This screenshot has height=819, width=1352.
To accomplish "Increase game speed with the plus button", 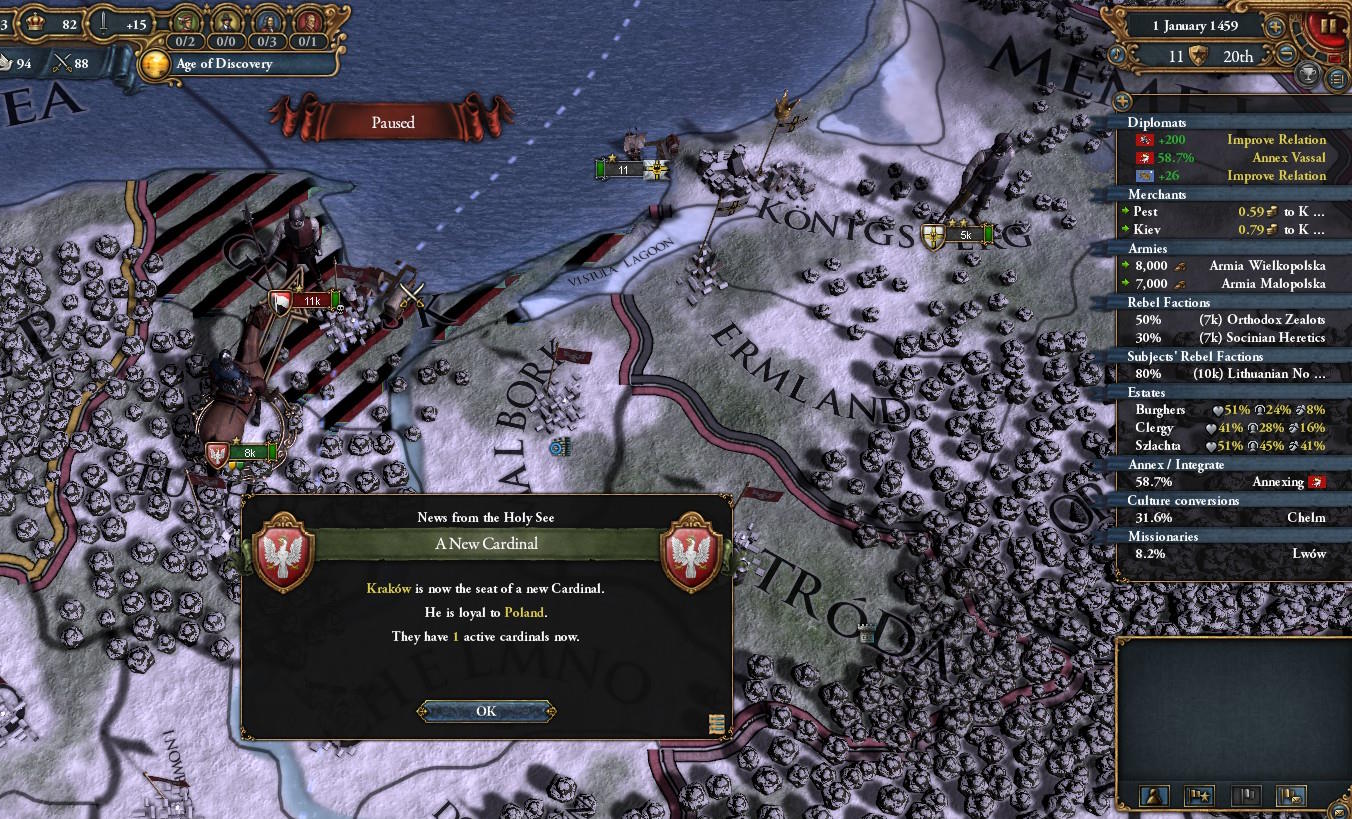I will 1275,28.
